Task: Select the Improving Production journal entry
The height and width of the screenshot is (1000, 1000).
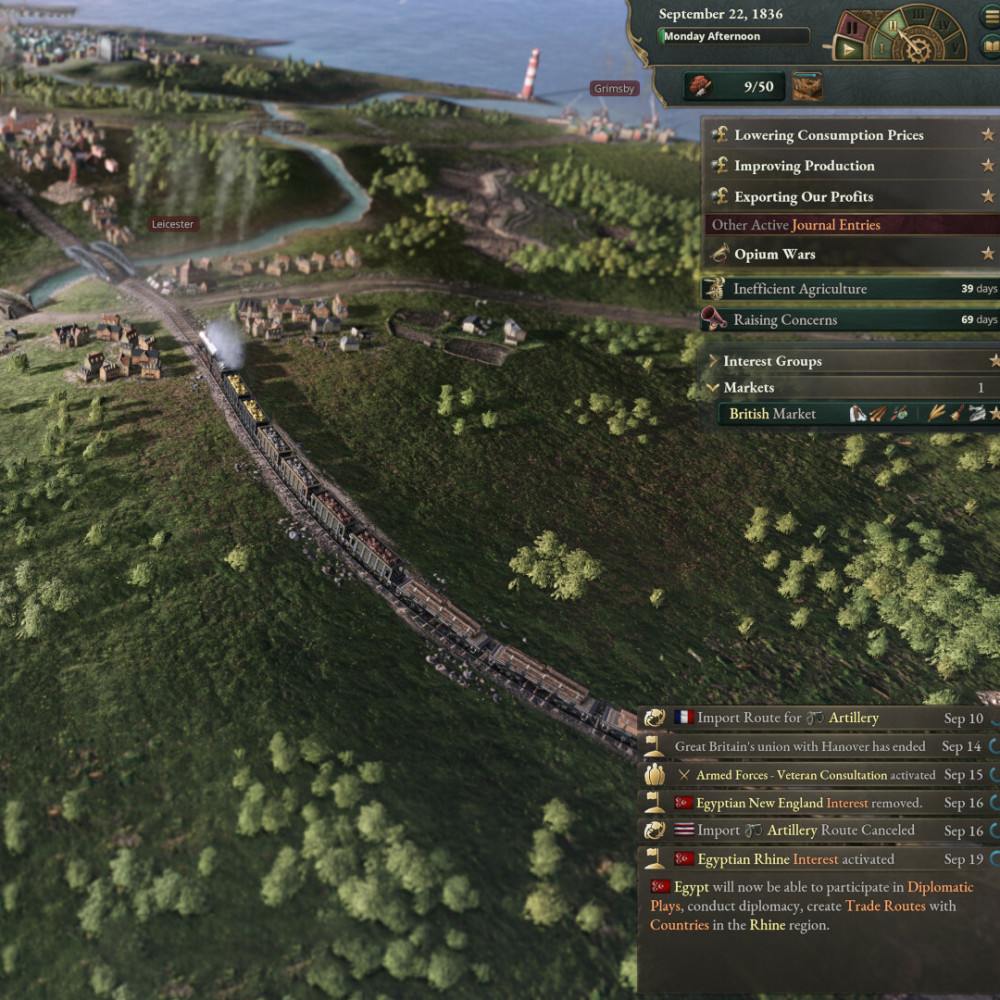Action: [804, 166]
